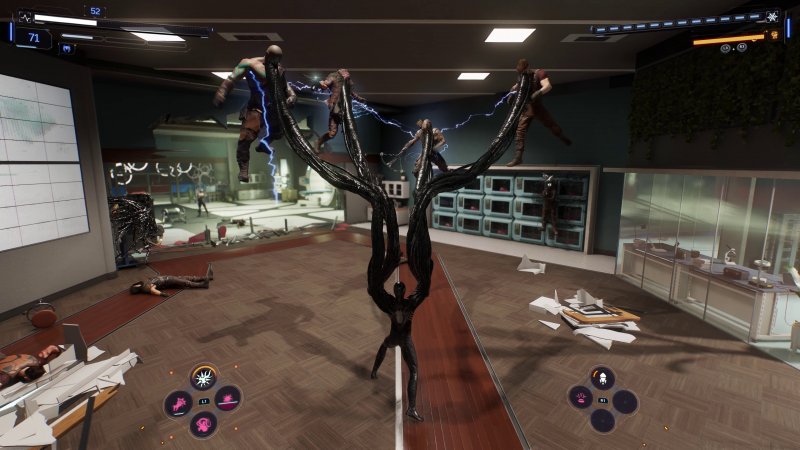Choose the pink splash gadget slot
The height and width of the screenshot is (450, 800).
click(x=579, y=399)
